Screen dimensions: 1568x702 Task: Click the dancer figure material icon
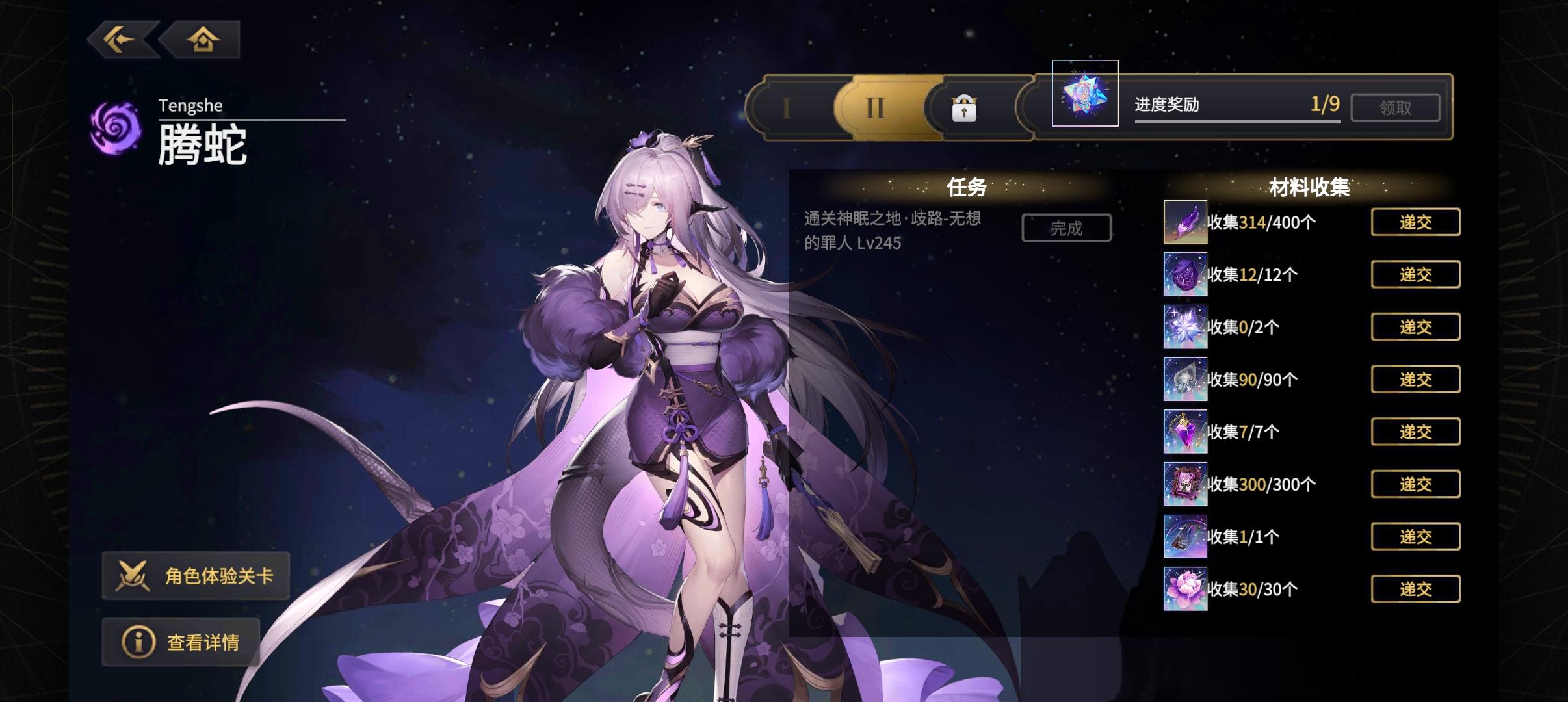(x=1185, y=431)
